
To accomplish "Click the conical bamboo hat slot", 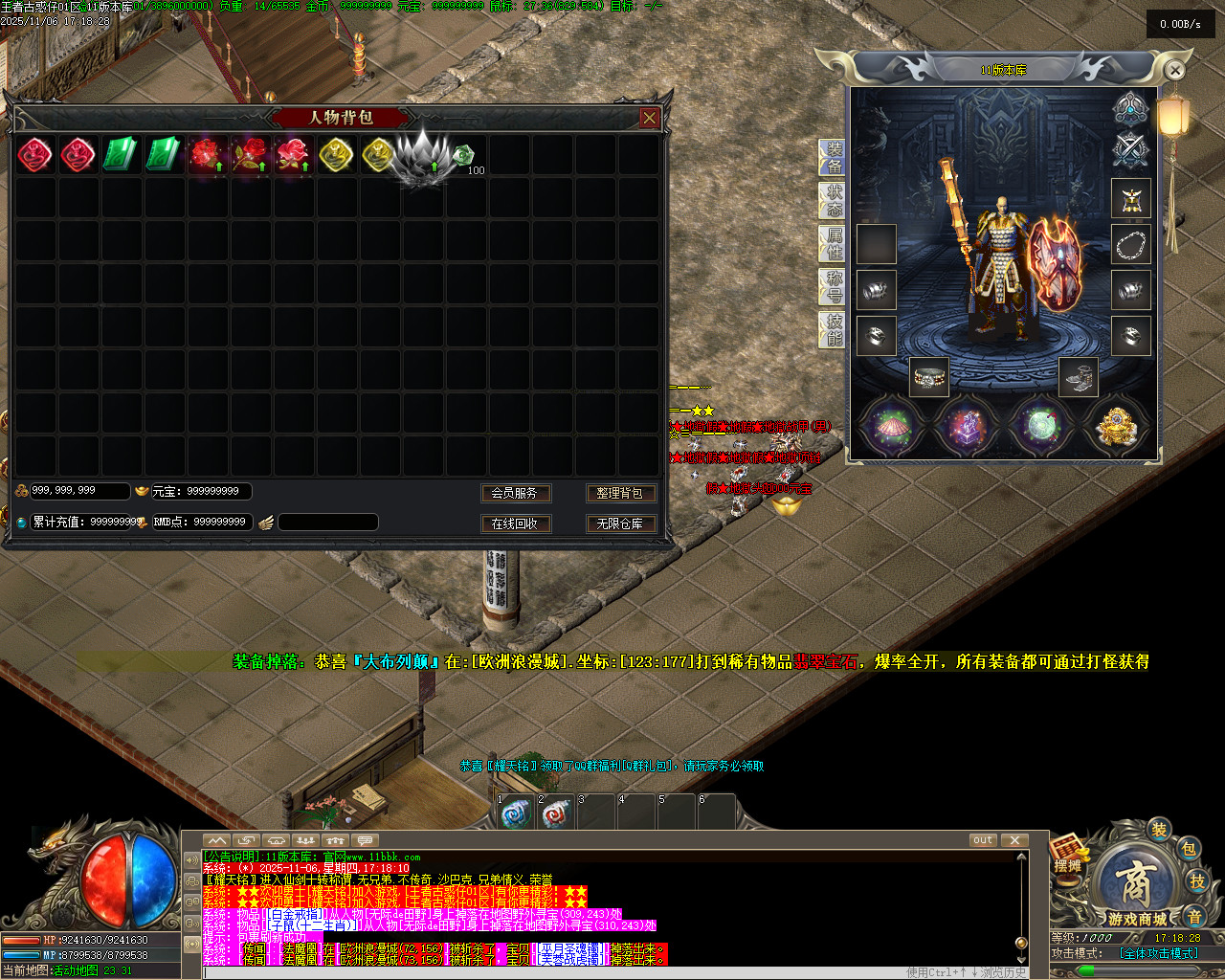I will pyautogui.click(x=890, y=425).
